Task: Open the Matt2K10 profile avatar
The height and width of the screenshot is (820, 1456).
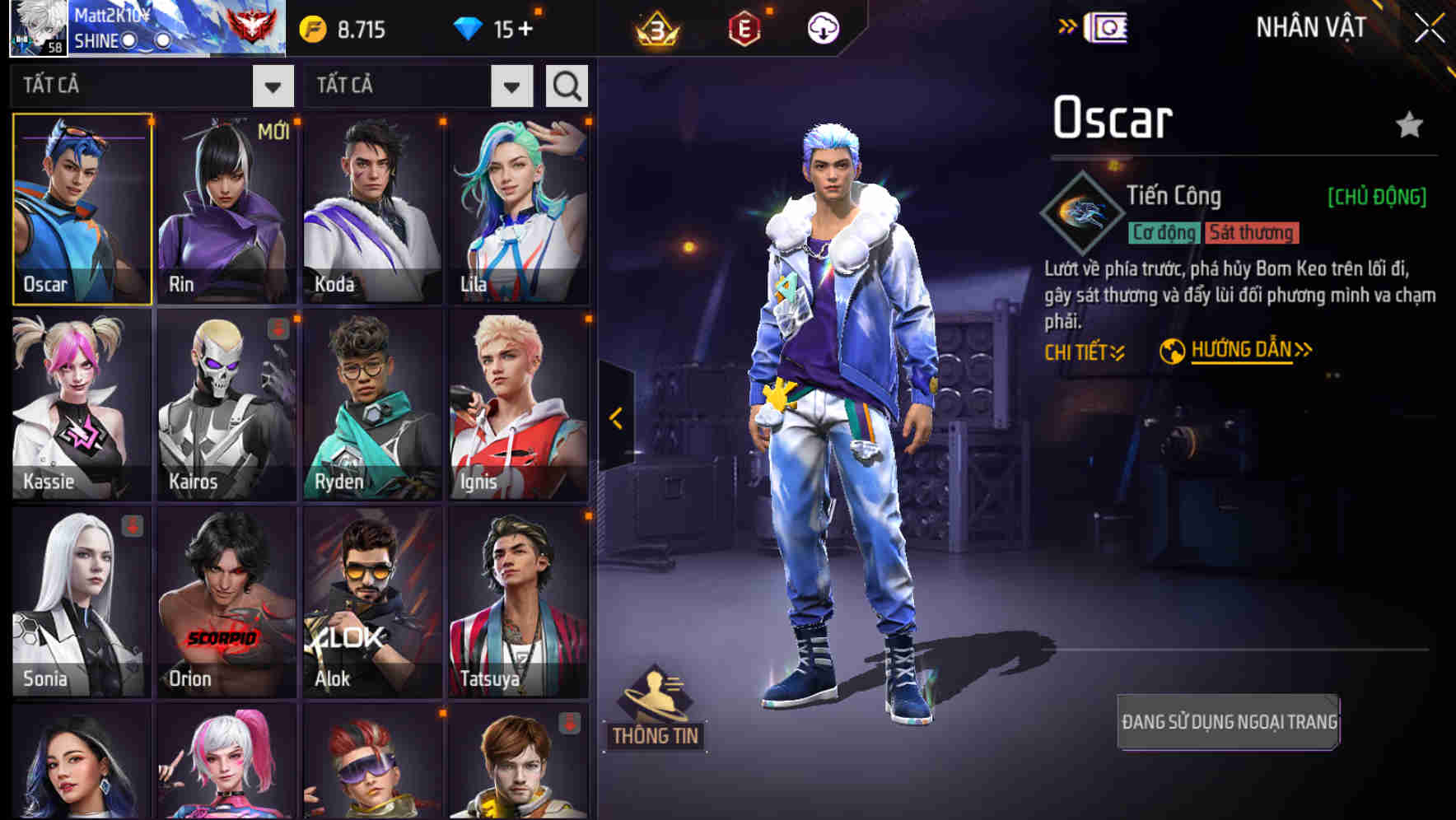Action: pos(39,27)
